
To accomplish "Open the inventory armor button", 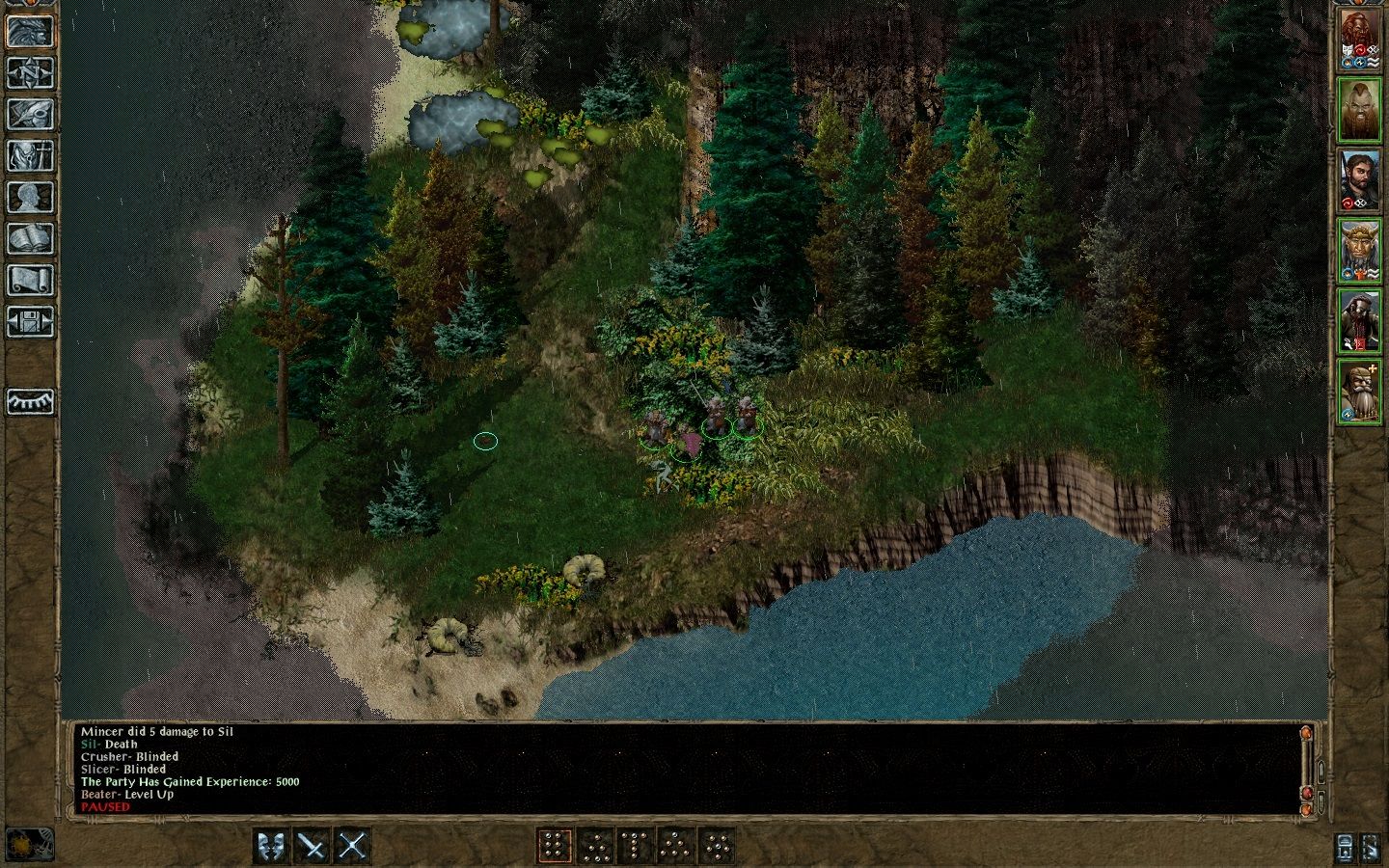I will pos(30,155).
